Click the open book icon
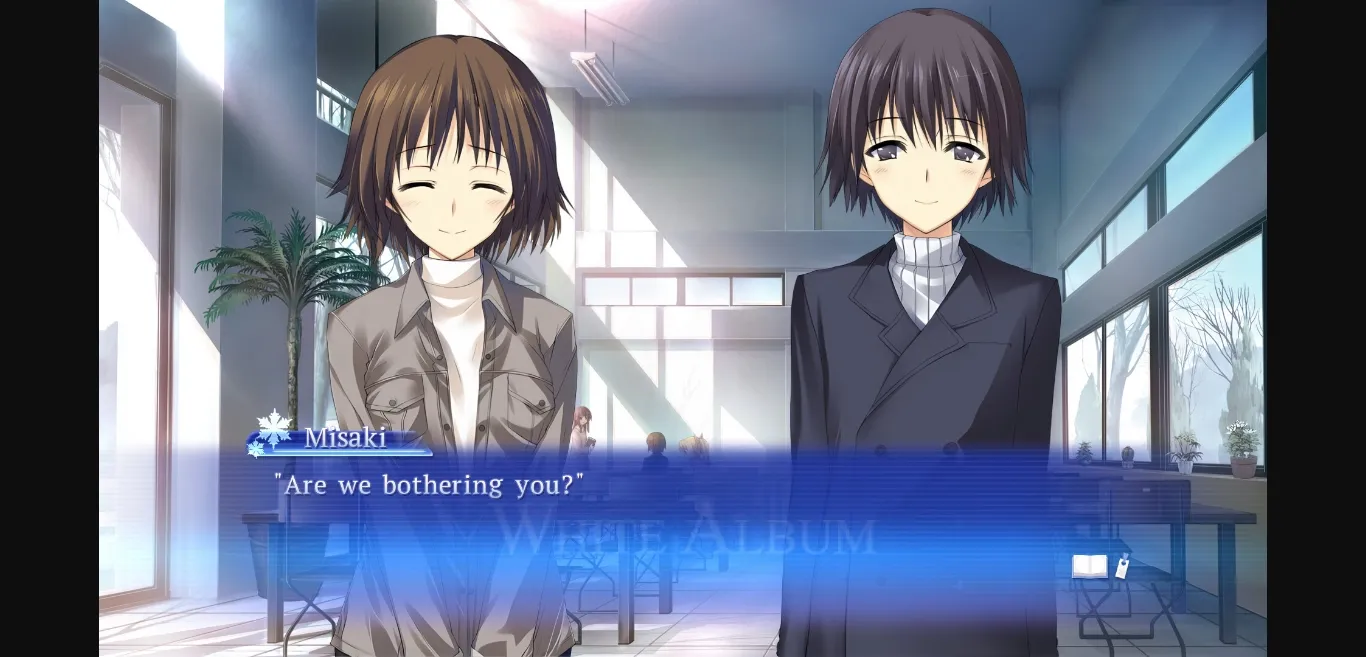 (x=1089, y=567)
